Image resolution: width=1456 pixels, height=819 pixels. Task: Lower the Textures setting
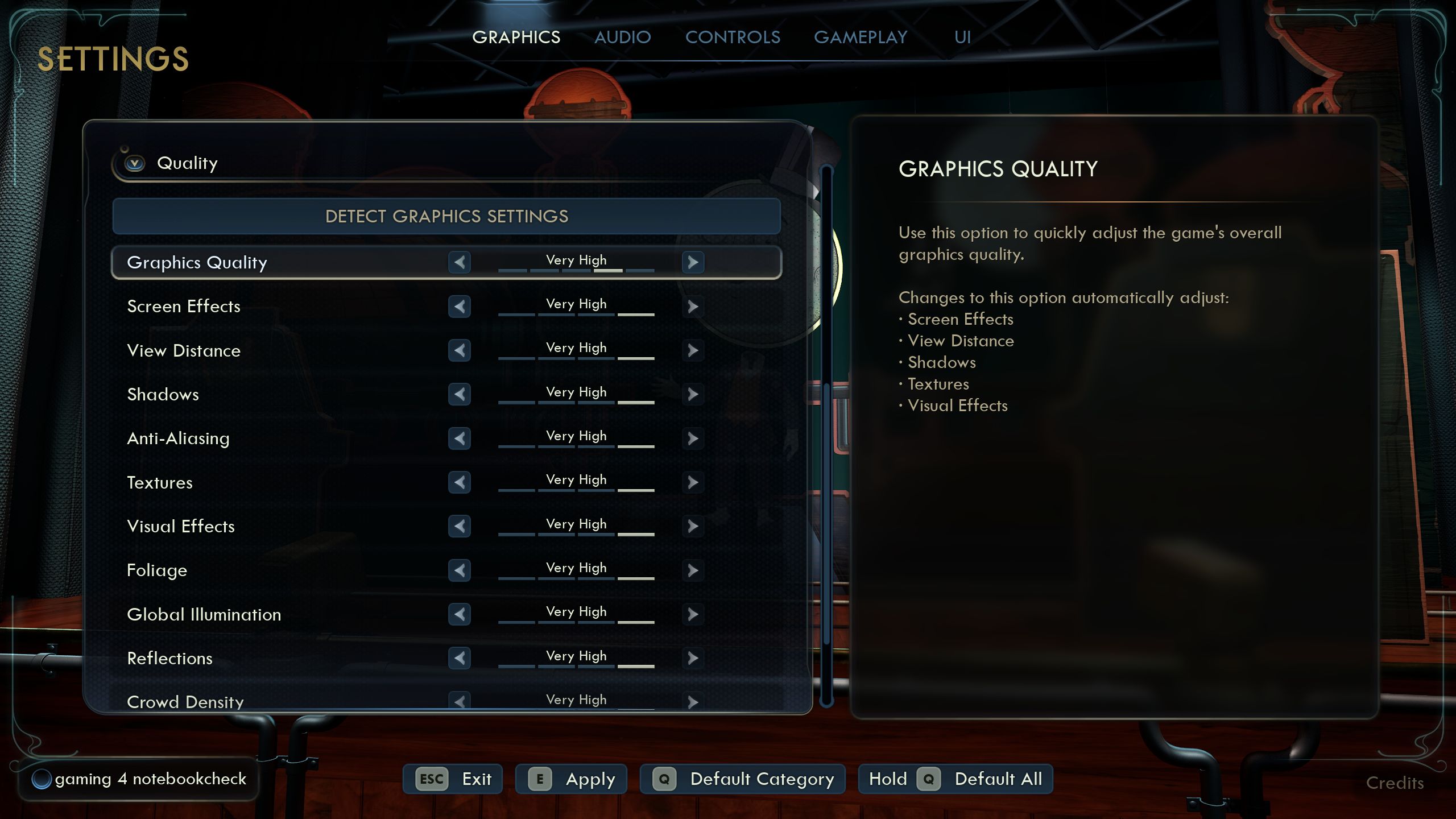tap(460, 482)
